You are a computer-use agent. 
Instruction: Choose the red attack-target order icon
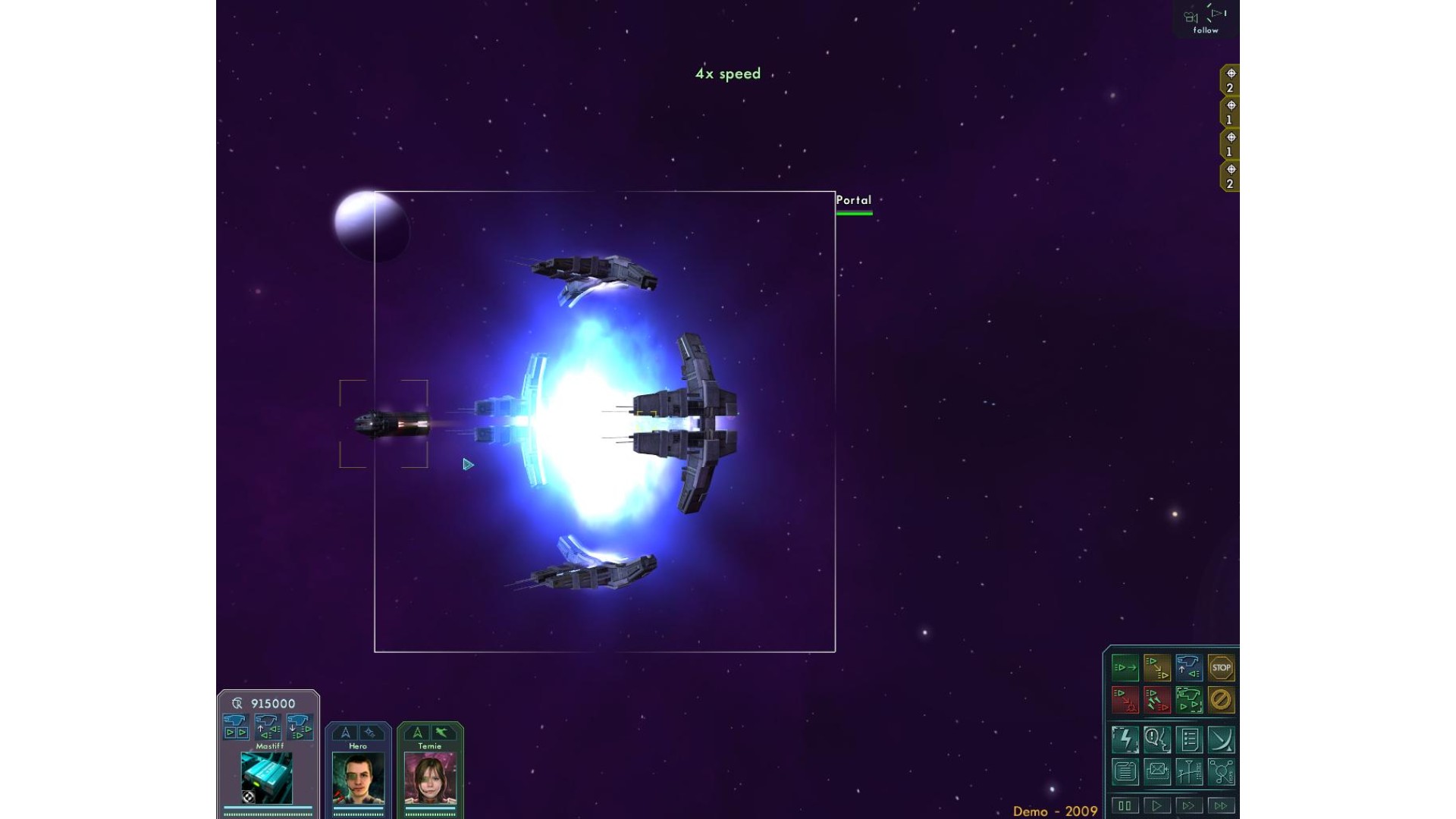pos(1125,700)
